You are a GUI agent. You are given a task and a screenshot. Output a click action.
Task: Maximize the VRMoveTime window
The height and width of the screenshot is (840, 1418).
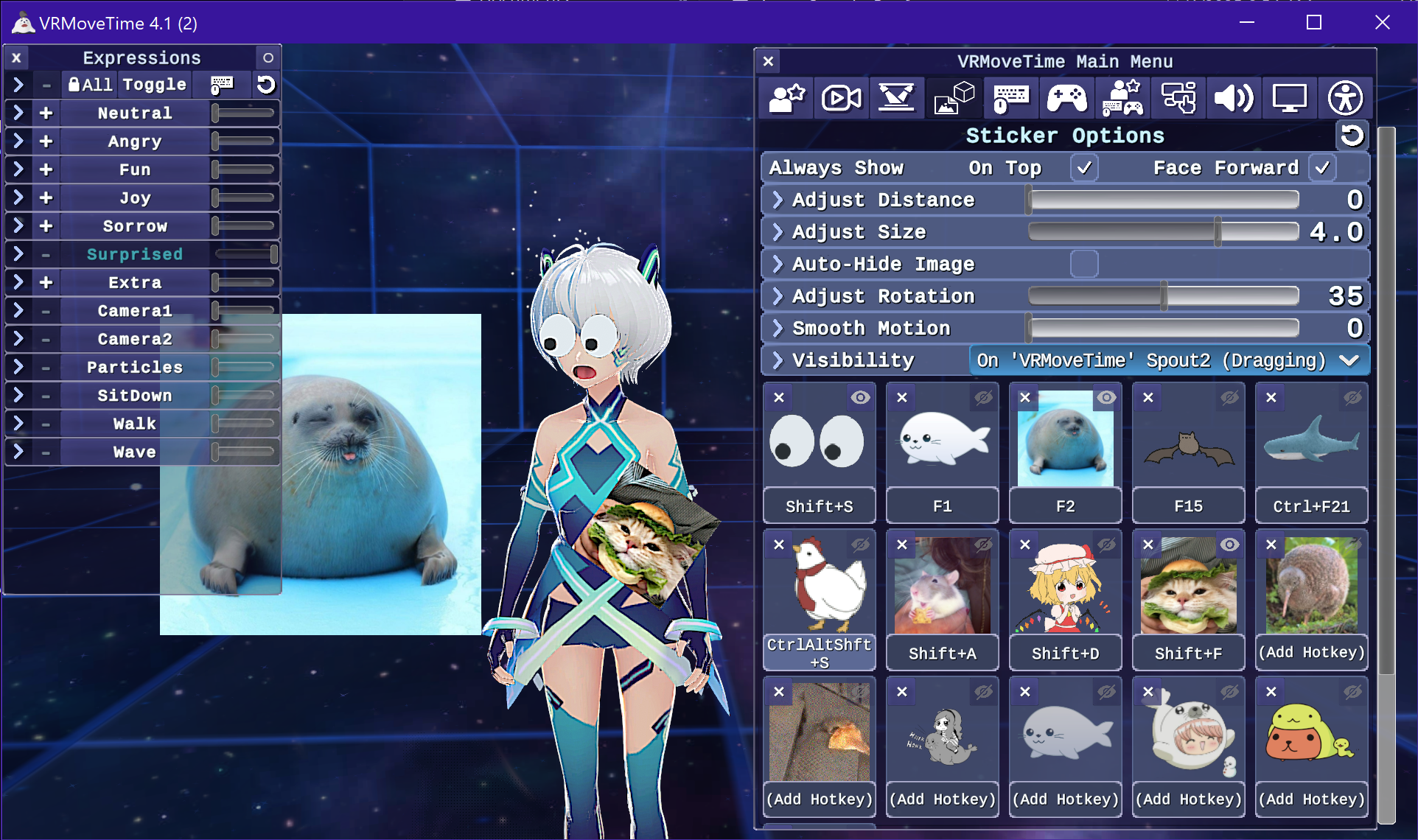coord(1313,22)
